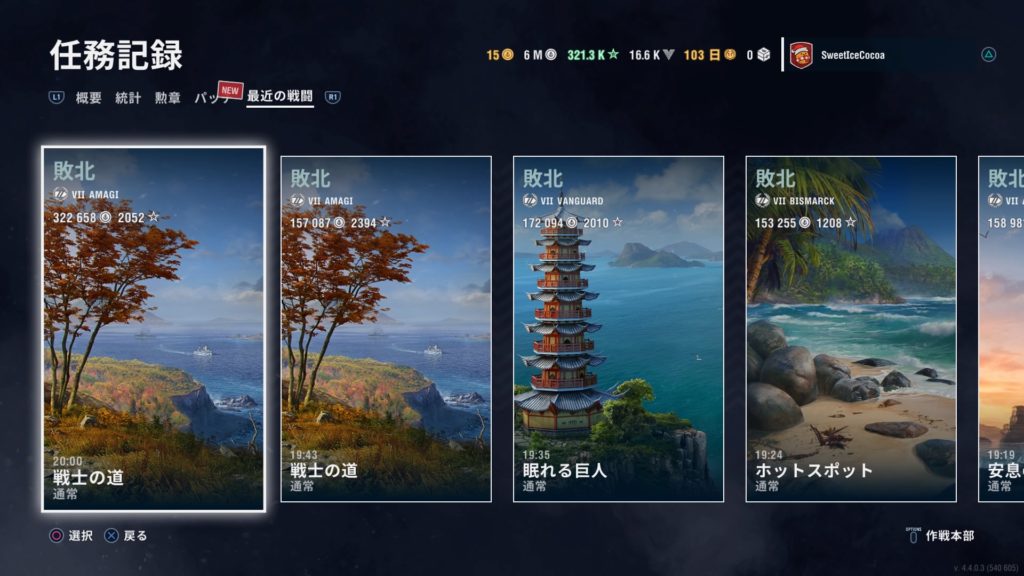1024x576 pixels.
Task: View the Bismarck ホットスポット battle card
Action: point(851,328)
